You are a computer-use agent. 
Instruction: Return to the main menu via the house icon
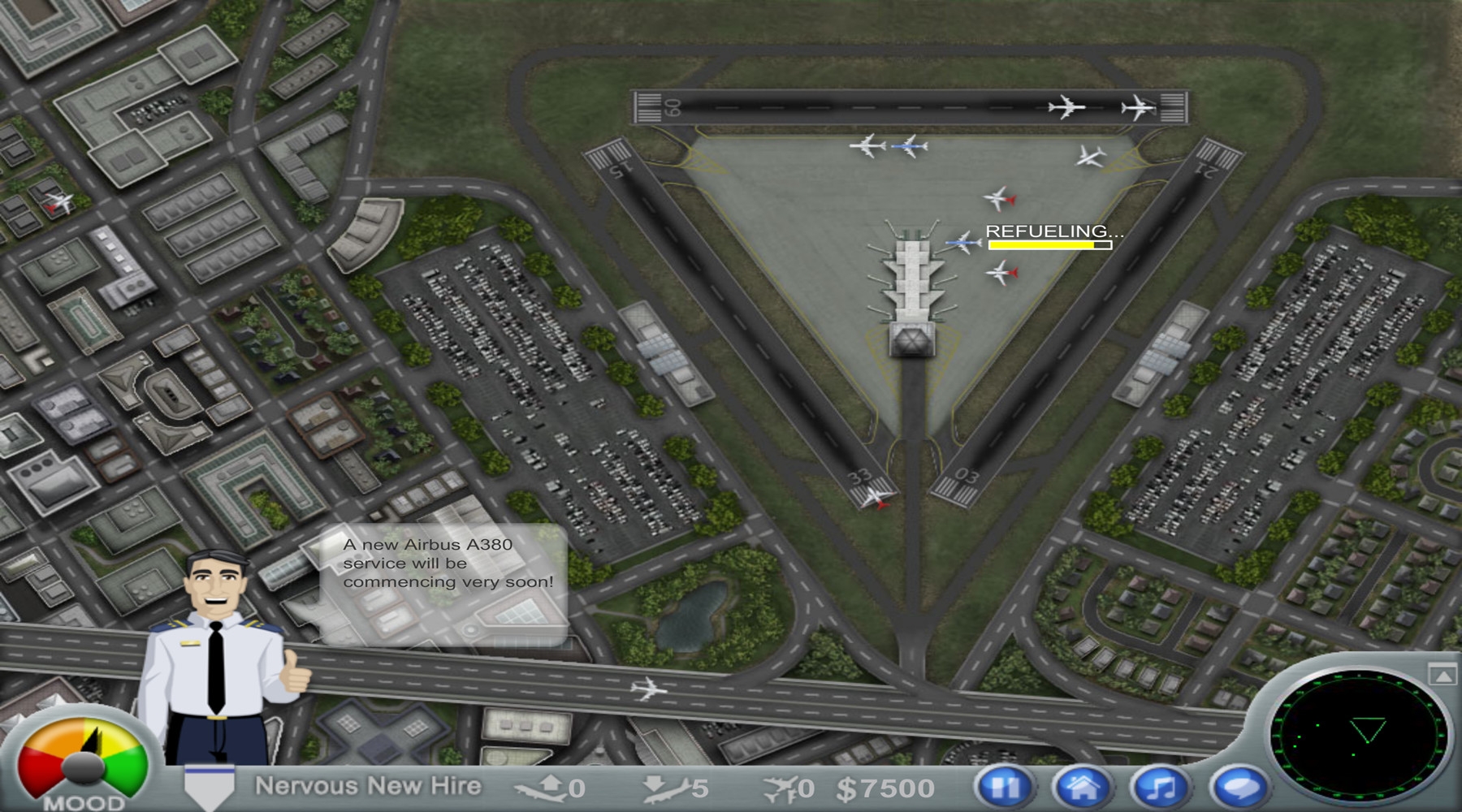[x=1082, y=786]
